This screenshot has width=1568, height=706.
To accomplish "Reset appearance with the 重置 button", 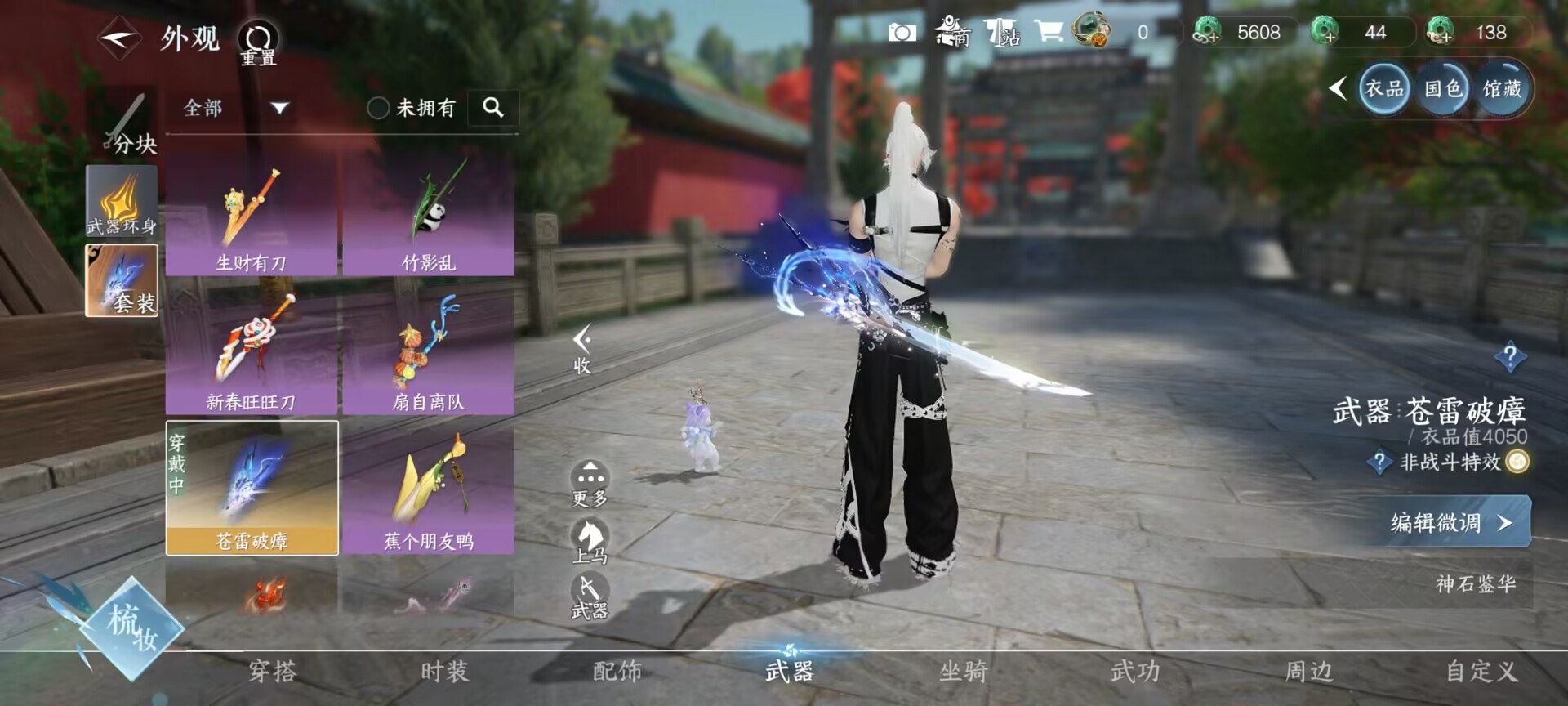I will pyautogui.click(x=258, y=42).
